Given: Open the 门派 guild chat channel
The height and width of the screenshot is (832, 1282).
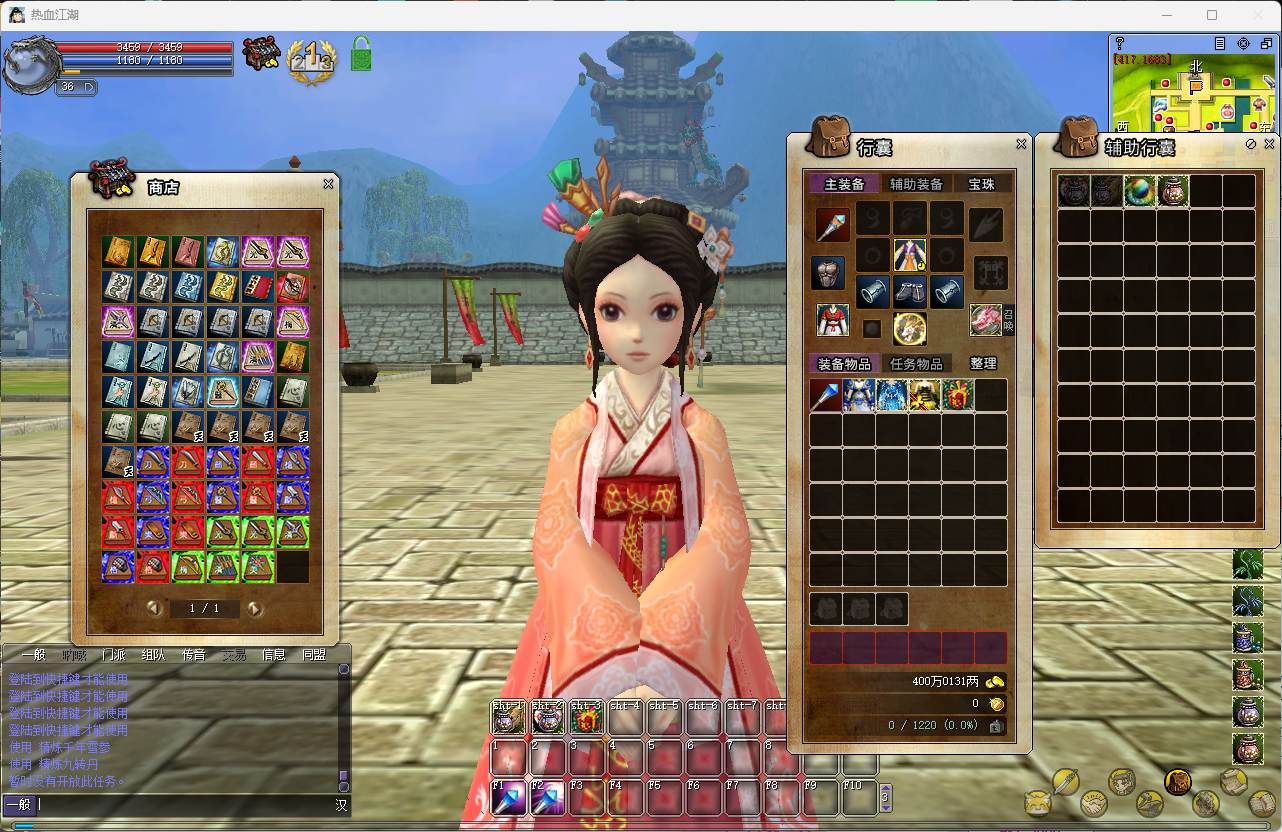Looking at the screenshot, I should tap(114, 655).
